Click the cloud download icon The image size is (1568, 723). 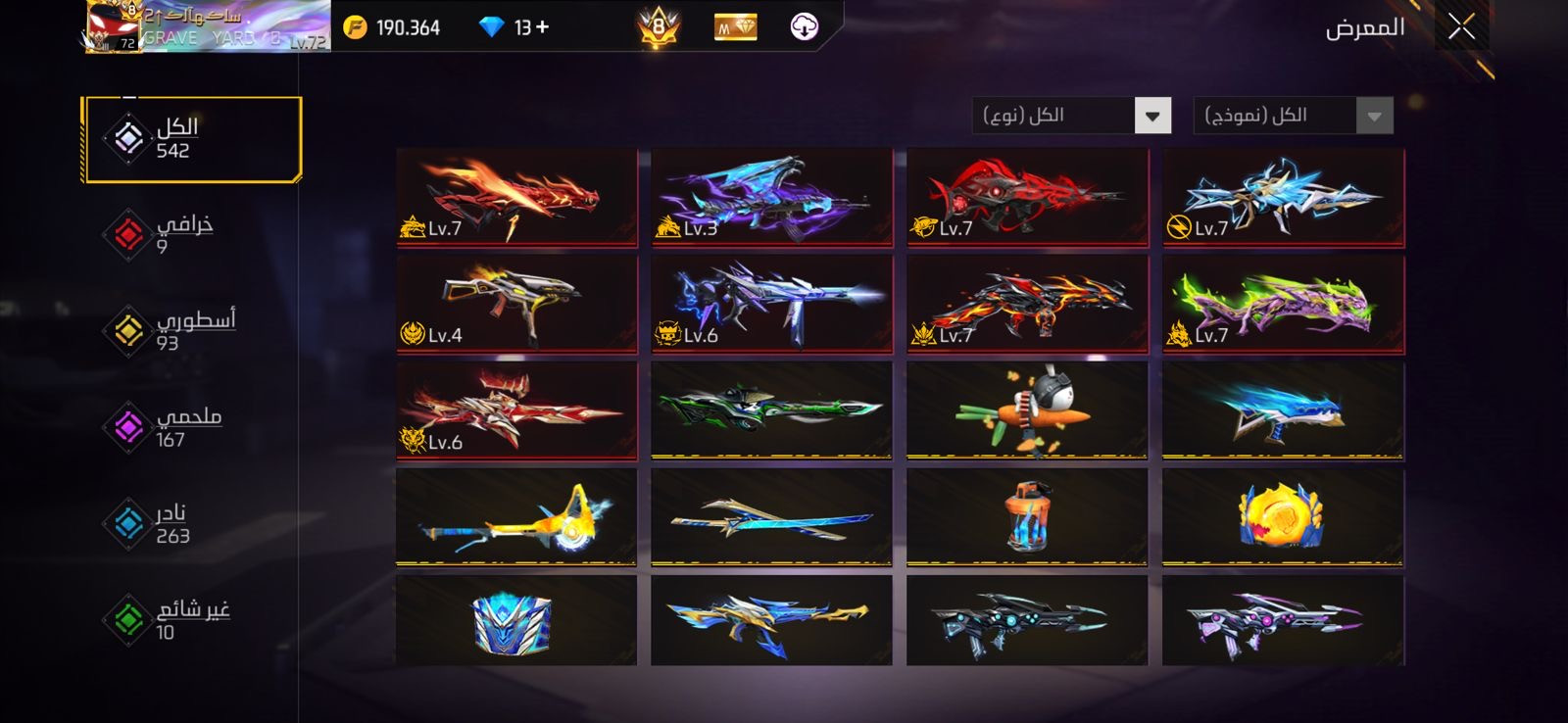(804, 27)
